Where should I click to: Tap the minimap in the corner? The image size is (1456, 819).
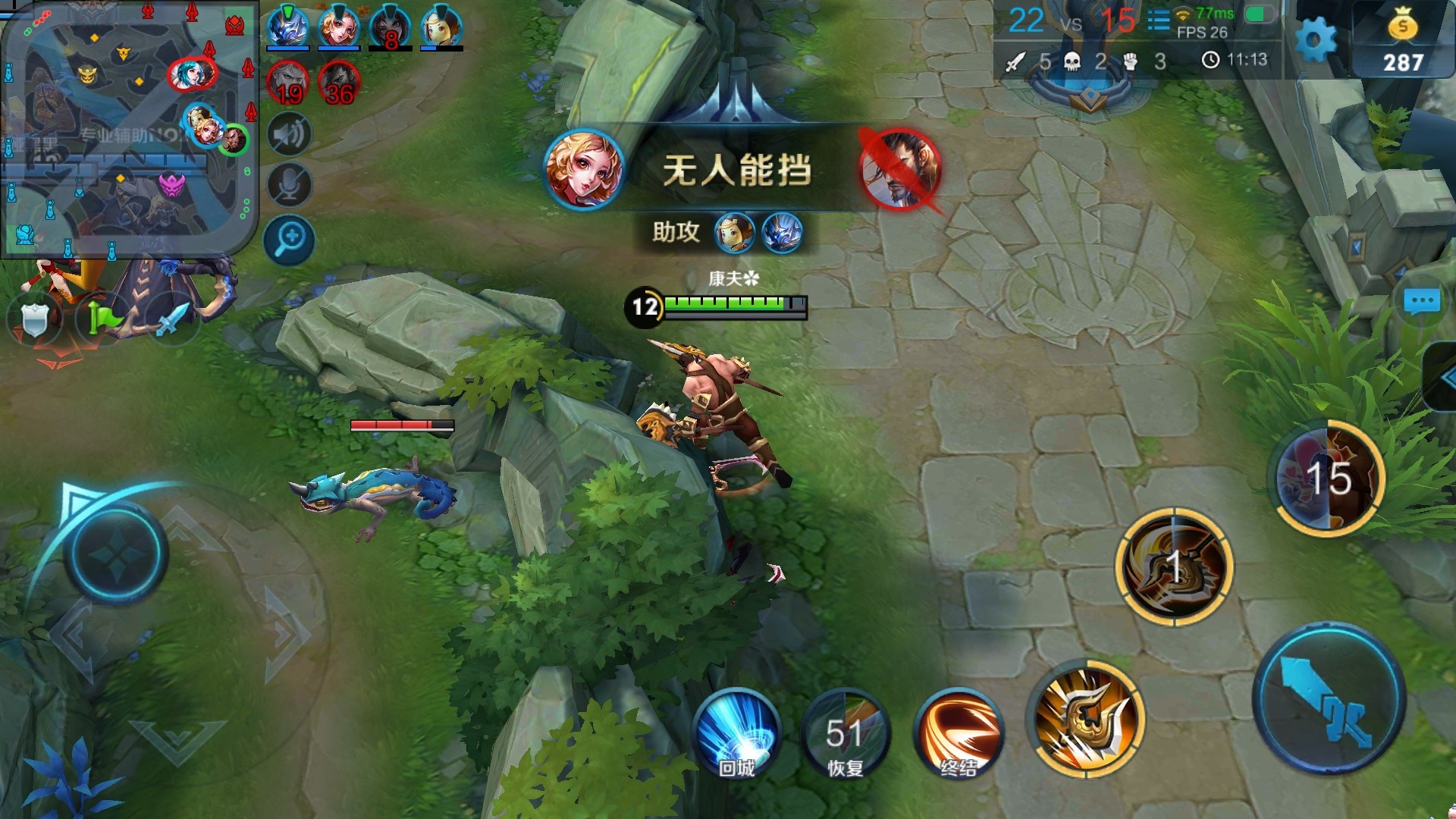[127, 129]
